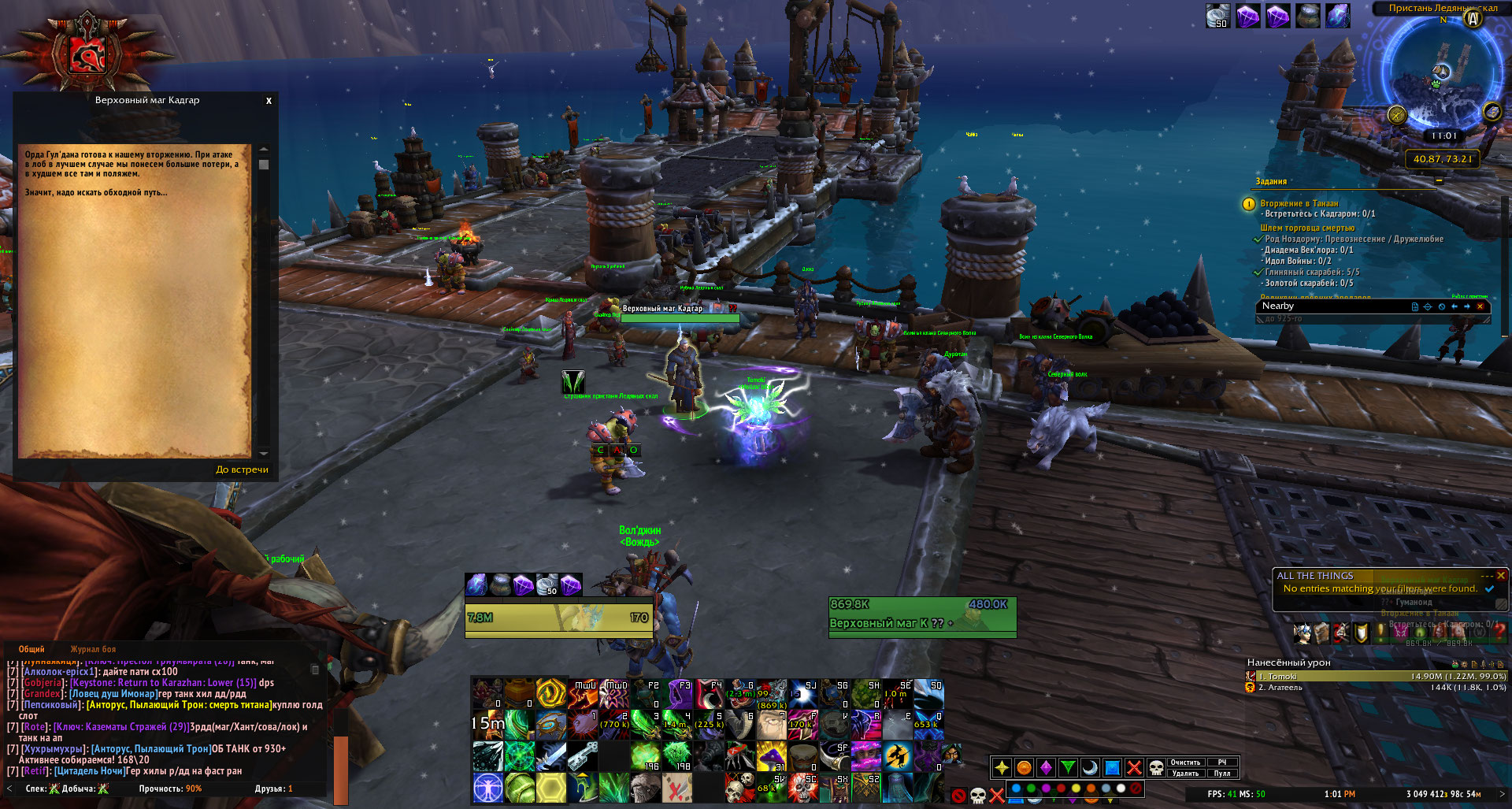Screen dimensions: 1512x809
Task: Use the silver key action slot
Action: [x=582, y=757]
